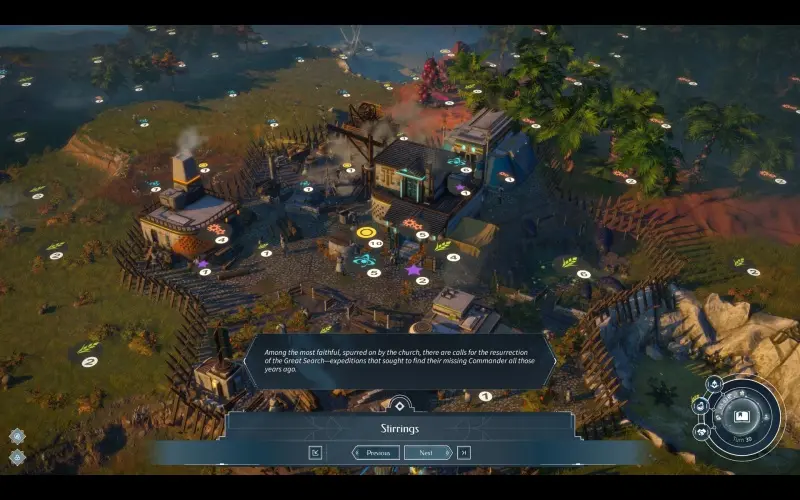
Task: Click the Next button in Stirrings dialogue
Action: pyautogui.click(x=427, y=452)
